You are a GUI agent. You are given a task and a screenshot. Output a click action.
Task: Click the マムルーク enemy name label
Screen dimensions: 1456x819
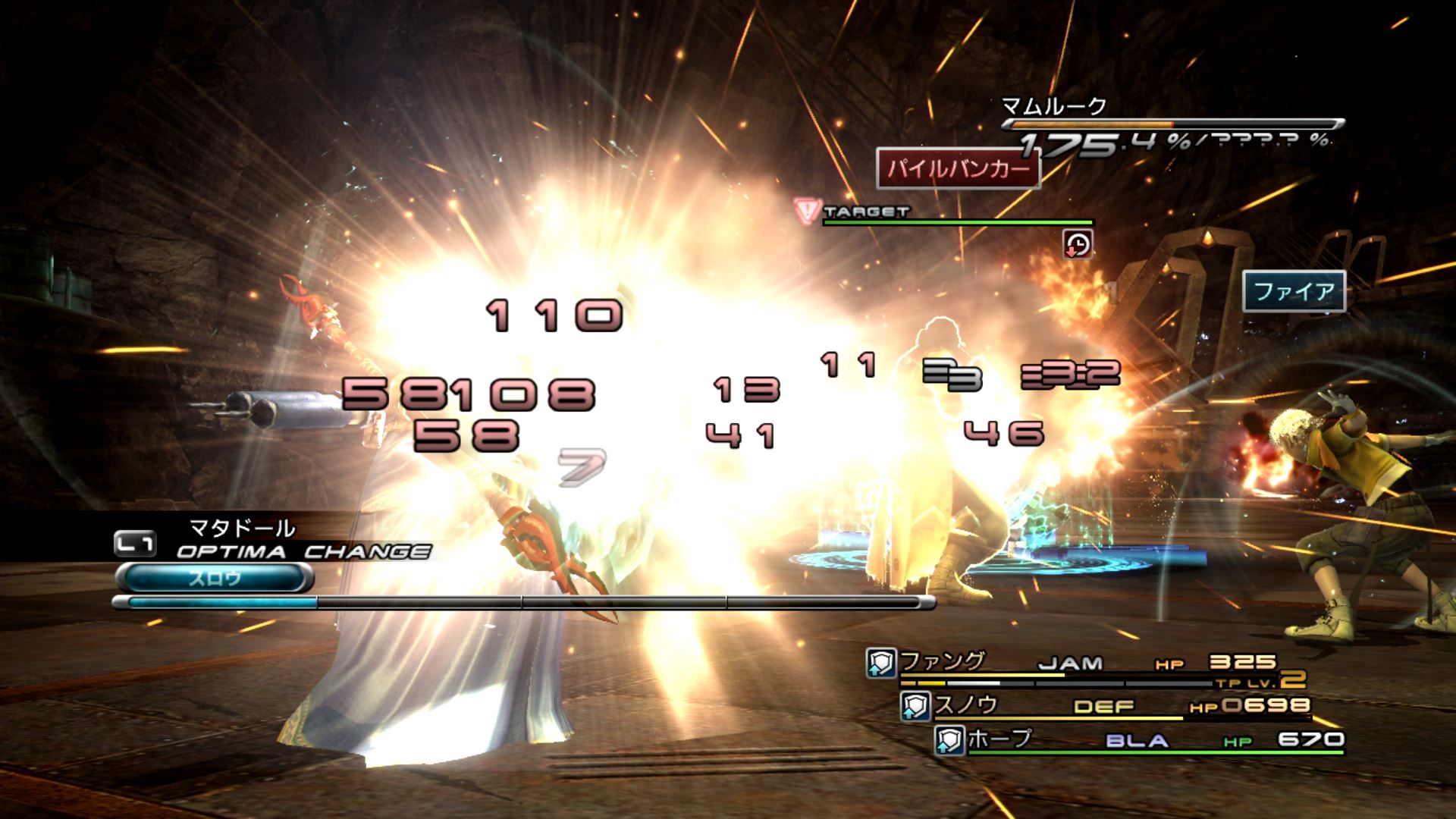1054,107
